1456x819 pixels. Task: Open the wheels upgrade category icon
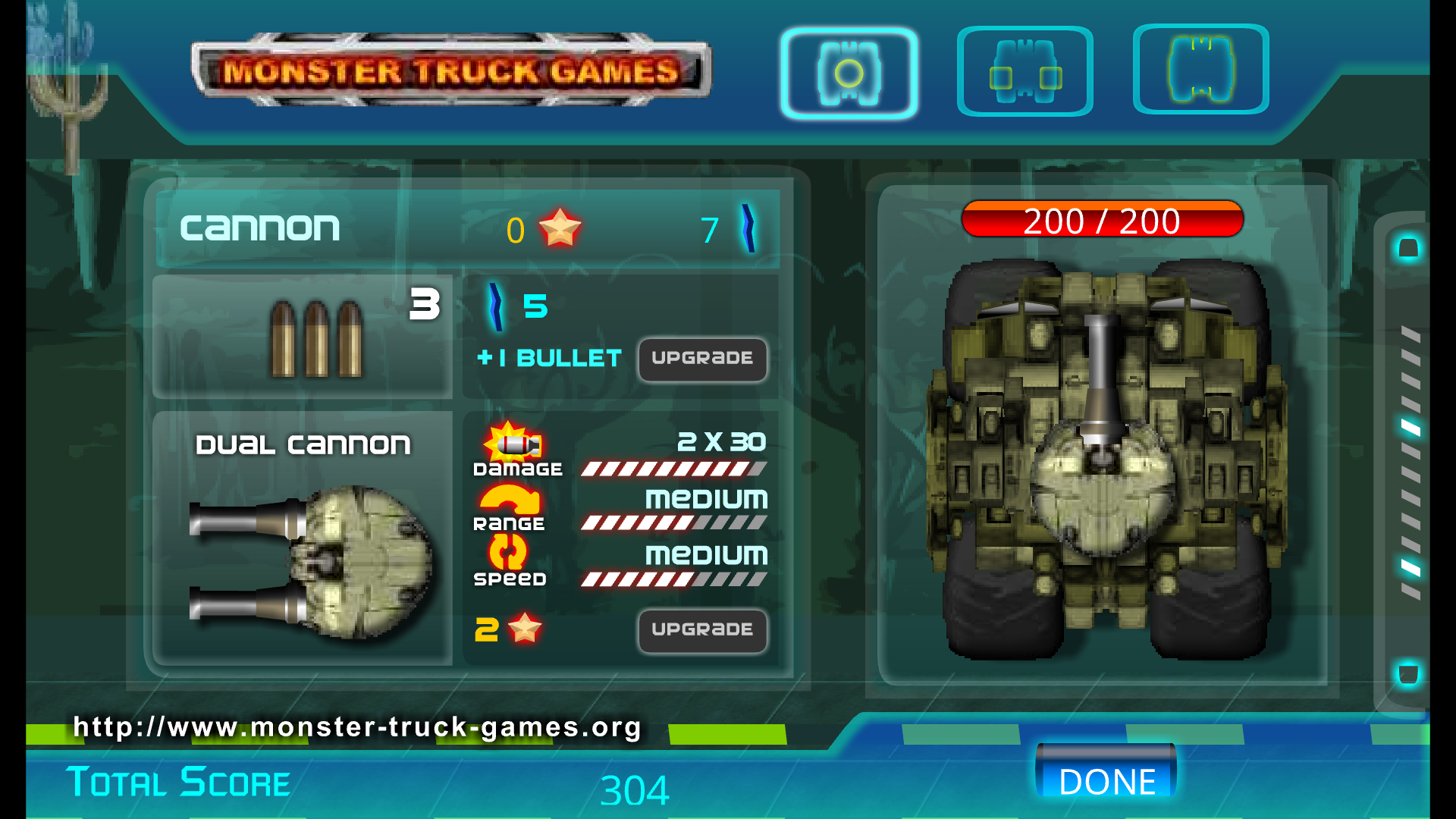tap(1025, 71)
